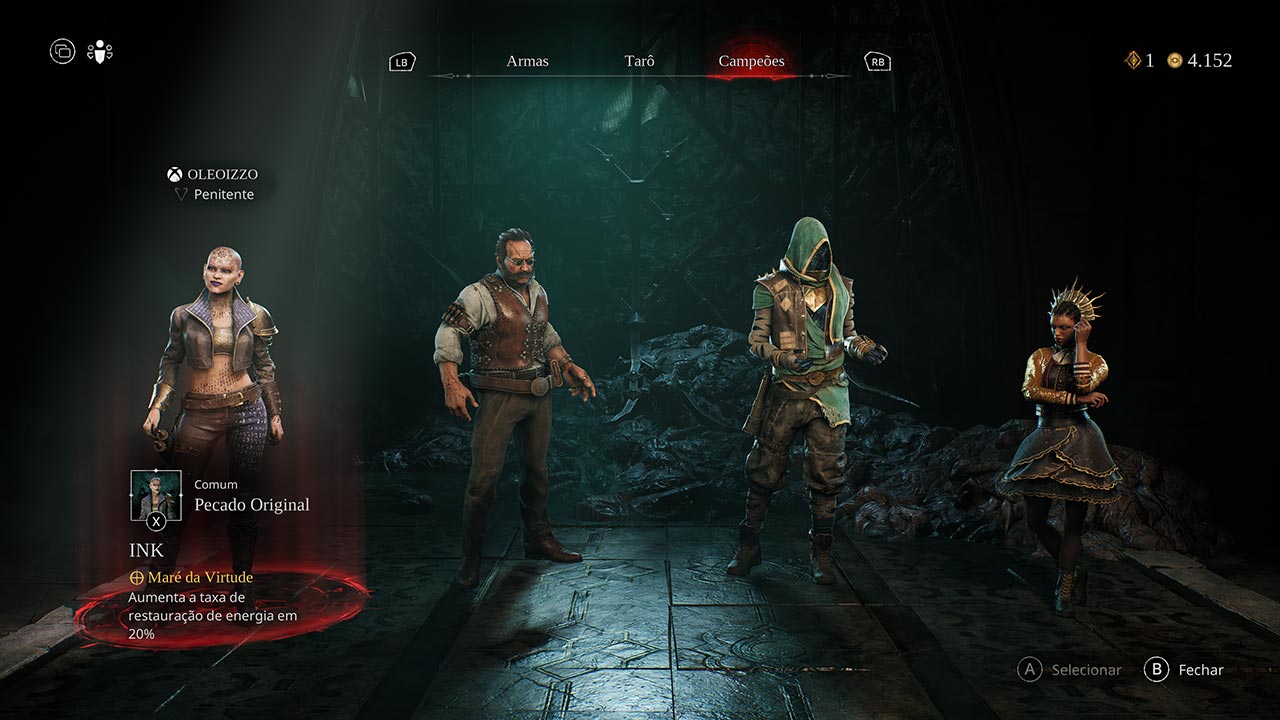This screenshot has width=1280, height=720.
Task: View player OLEOIZZO's name tag
Action: (x=212, y=174)
